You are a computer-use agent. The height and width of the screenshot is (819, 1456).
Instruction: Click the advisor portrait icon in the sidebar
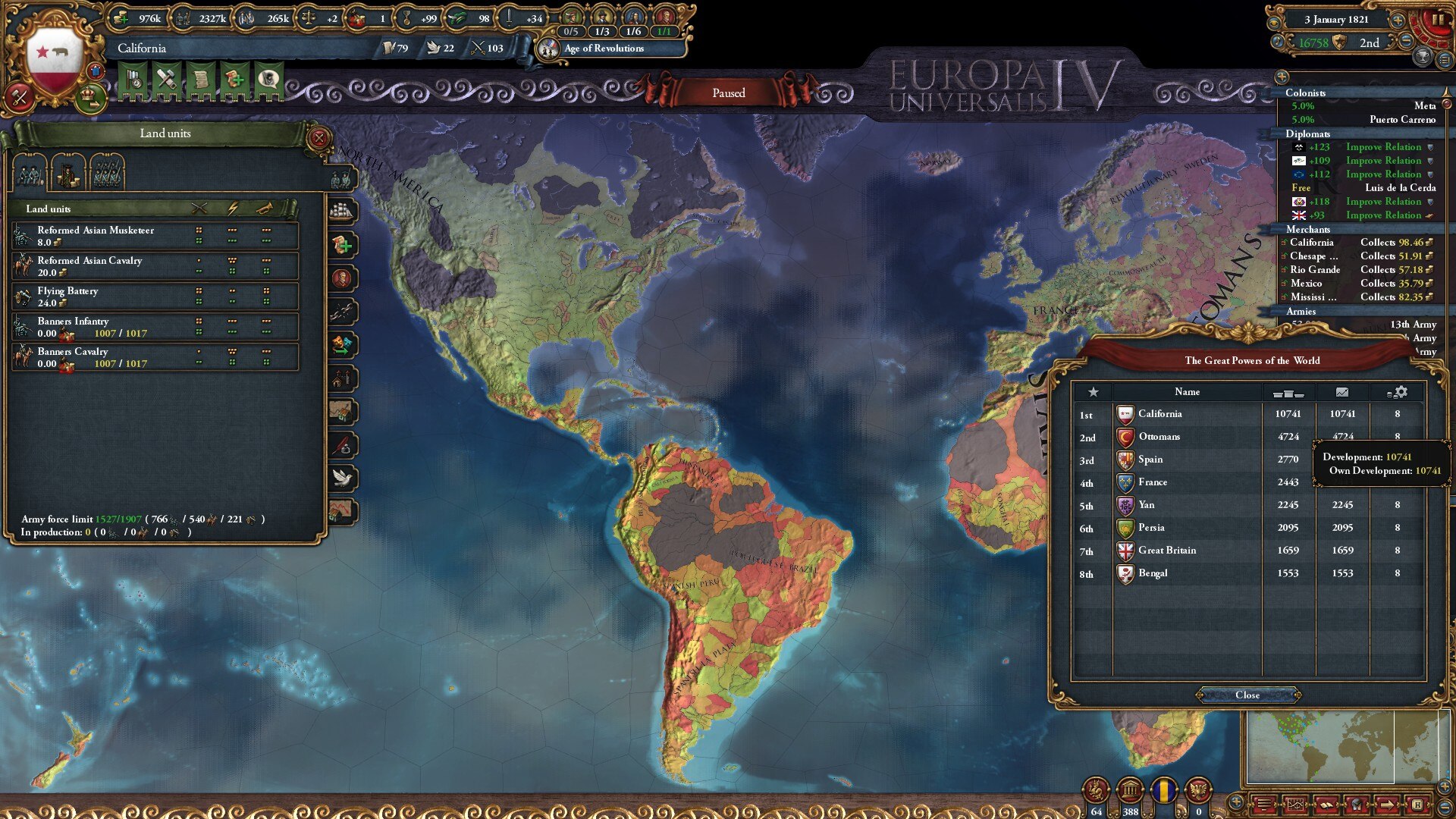[x=343, y=278]
